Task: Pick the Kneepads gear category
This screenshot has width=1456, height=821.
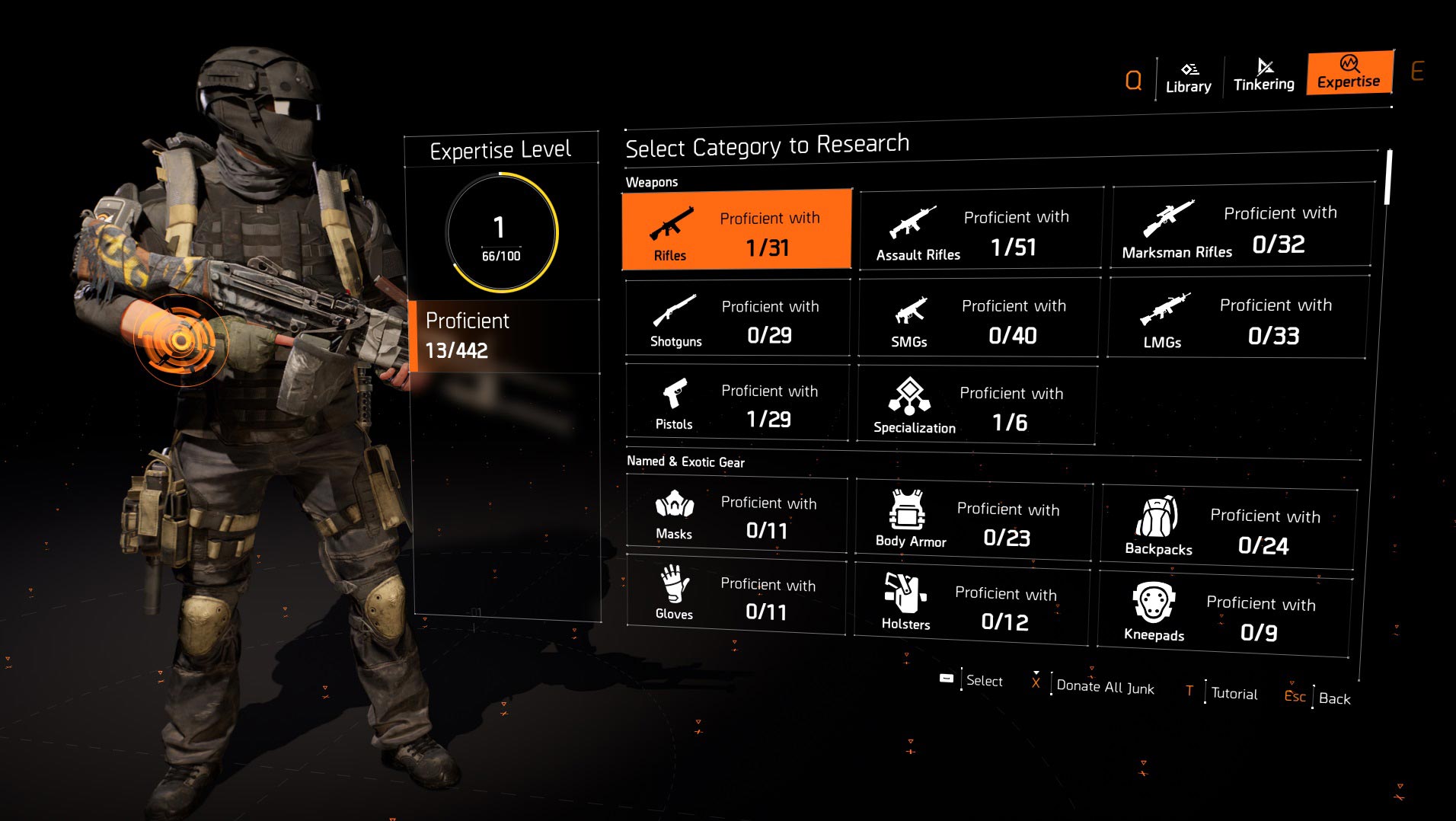Action: (1224, 615)
